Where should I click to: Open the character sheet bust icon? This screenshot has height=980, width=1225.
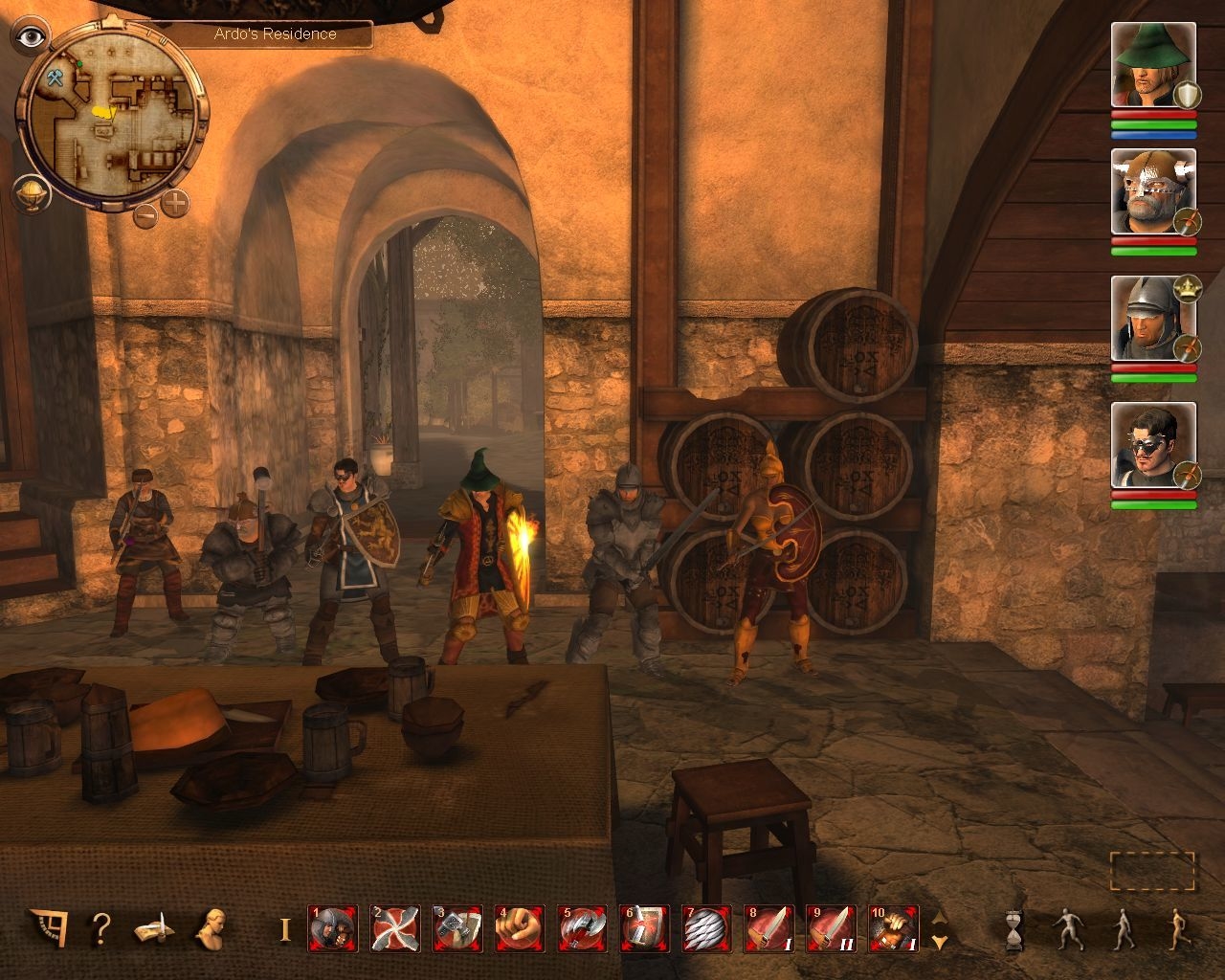(x=212, y=926)
